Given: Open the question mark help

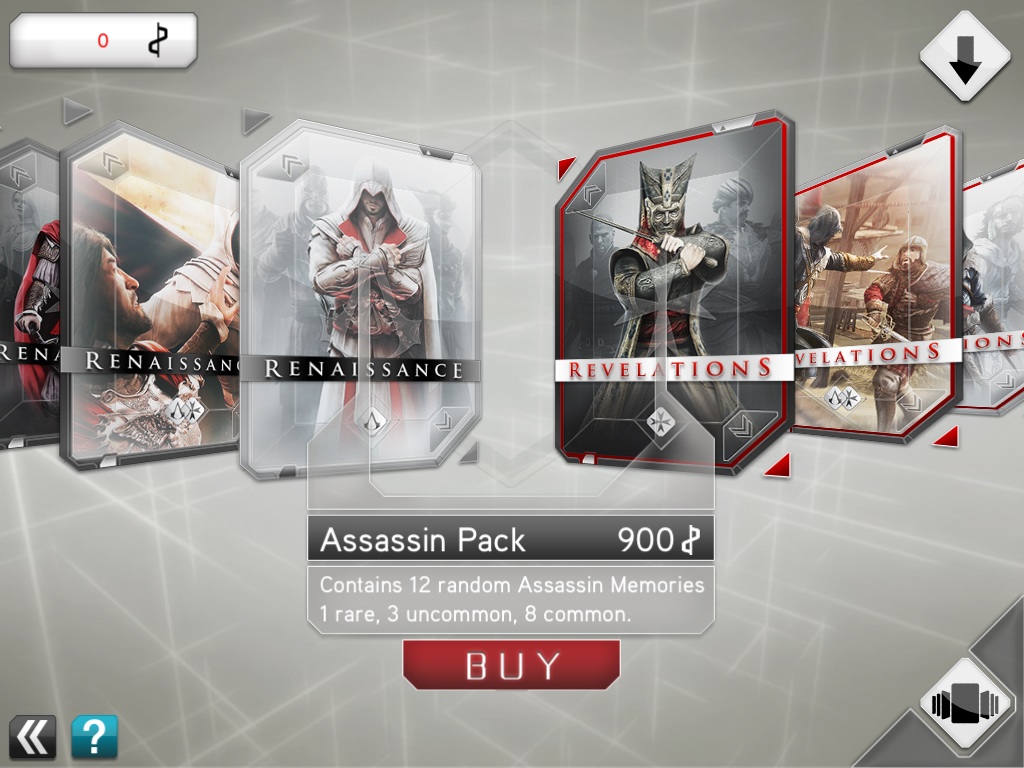Looking at the screenshot, I should [x=94, y=737].
